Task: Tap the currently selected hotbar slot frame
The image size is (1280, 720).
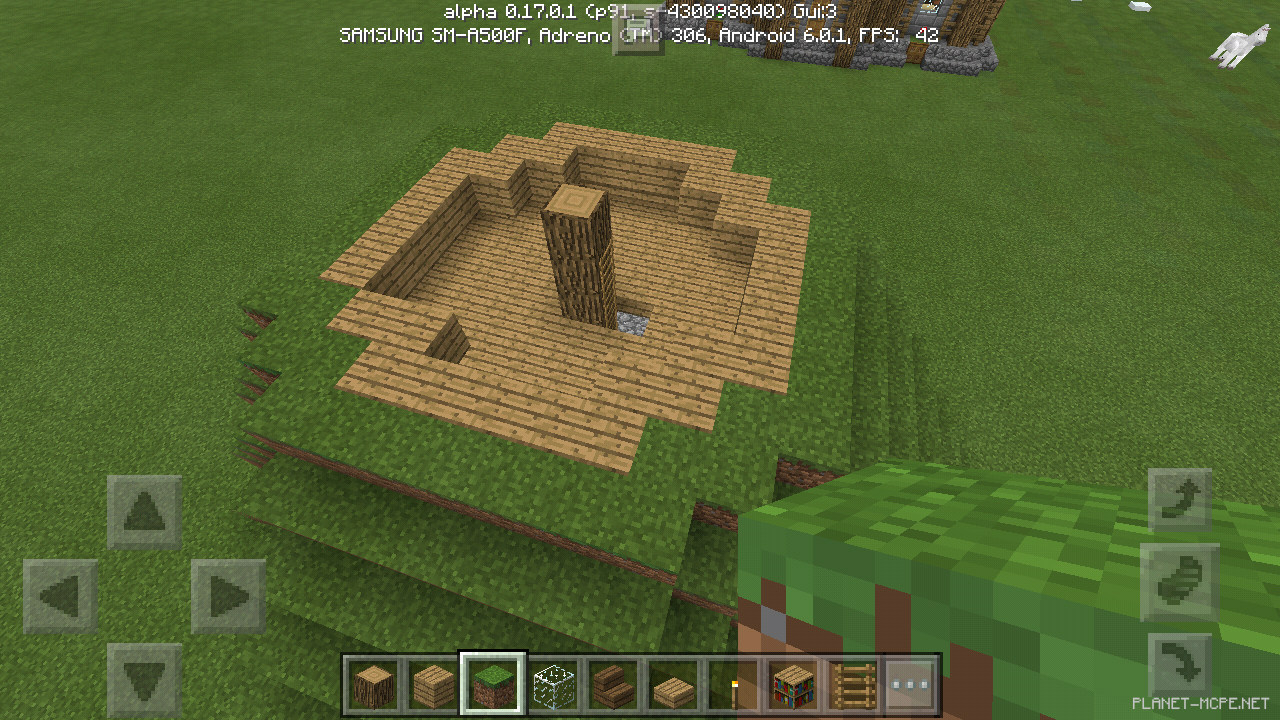Action: [493, 684]
